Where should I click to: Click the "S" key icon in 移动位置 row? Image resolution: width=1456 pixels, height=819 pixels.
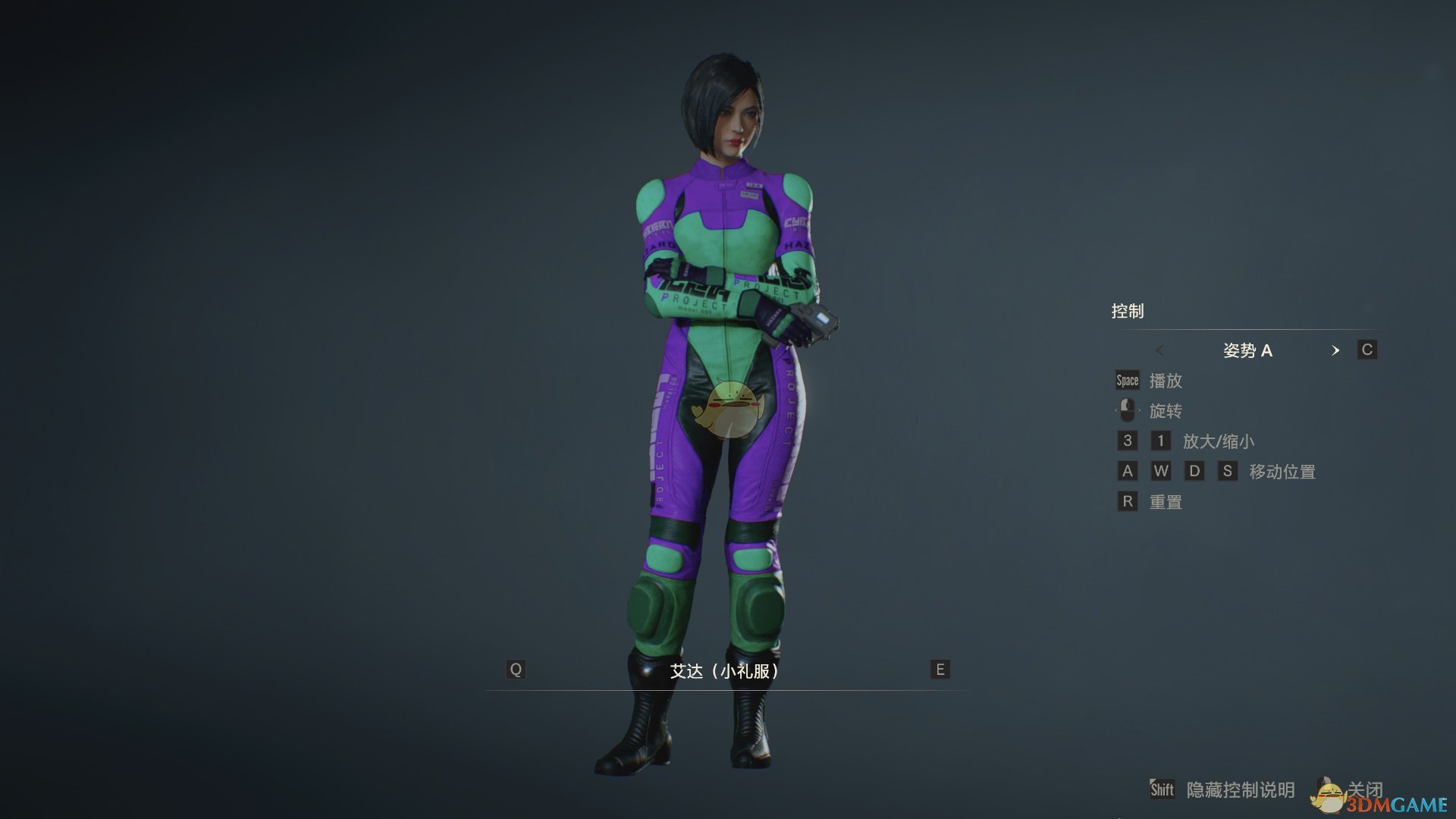tap(1228, 471)
